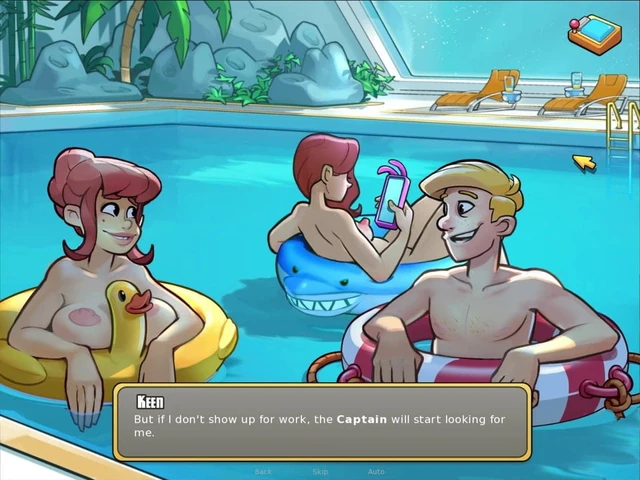Advance Keen's dialogue by clicking the text box
This screenshot has height=480, width=640.
tap(321, 421)
